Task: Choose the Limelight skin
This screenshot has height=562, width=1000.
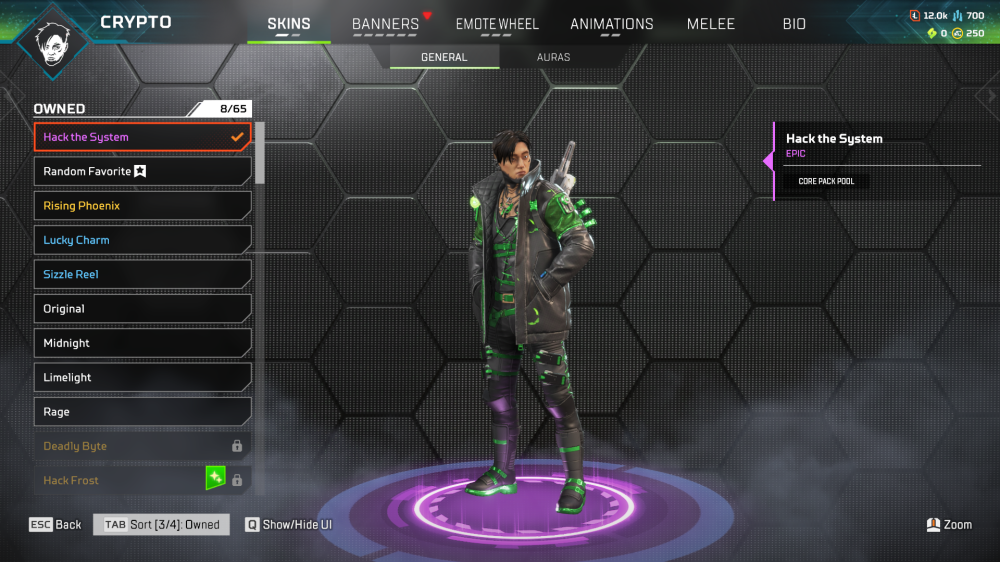Action: 142,377
